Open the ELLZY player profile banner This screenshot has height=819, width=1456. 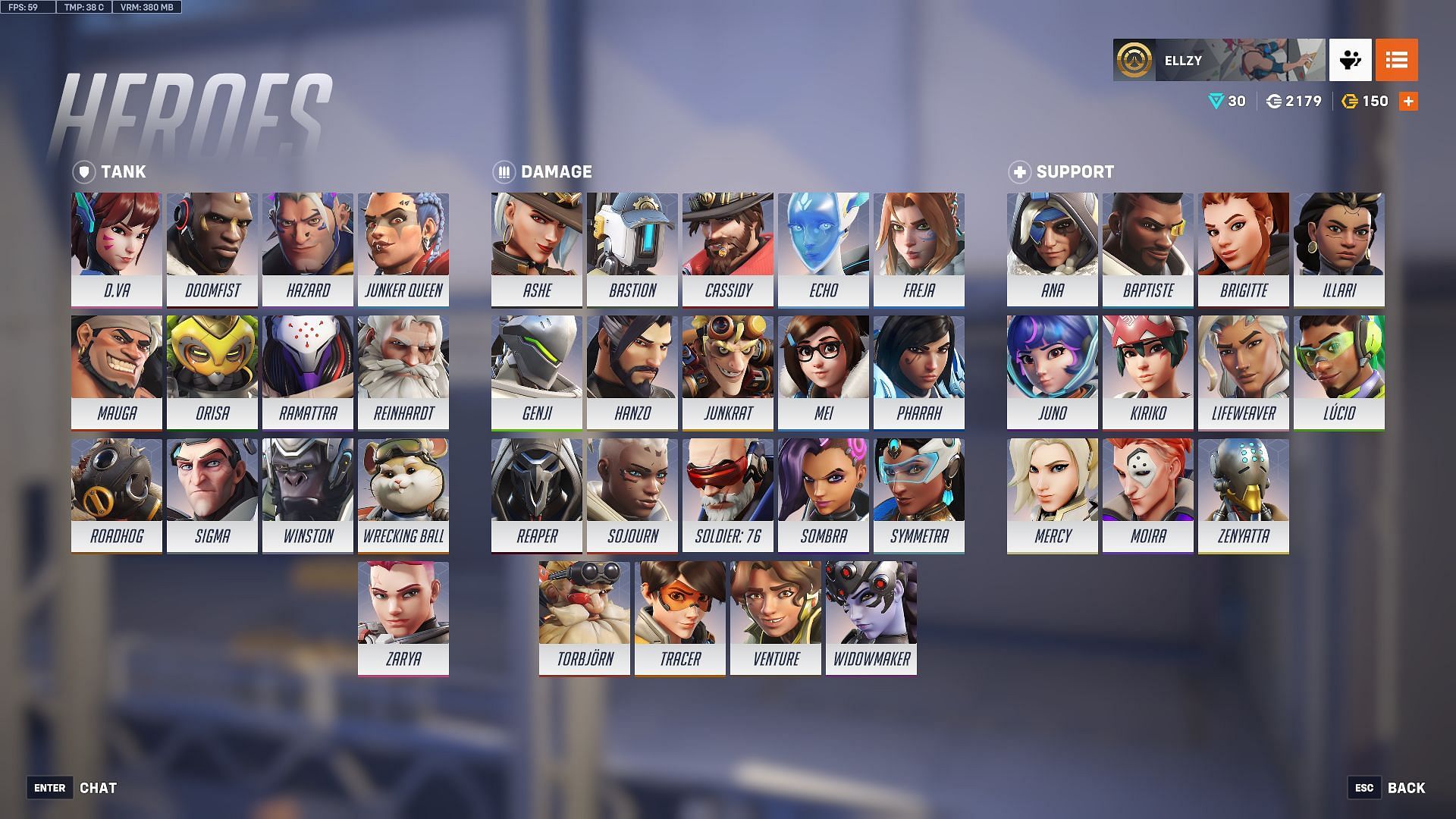click(1219, 60)
